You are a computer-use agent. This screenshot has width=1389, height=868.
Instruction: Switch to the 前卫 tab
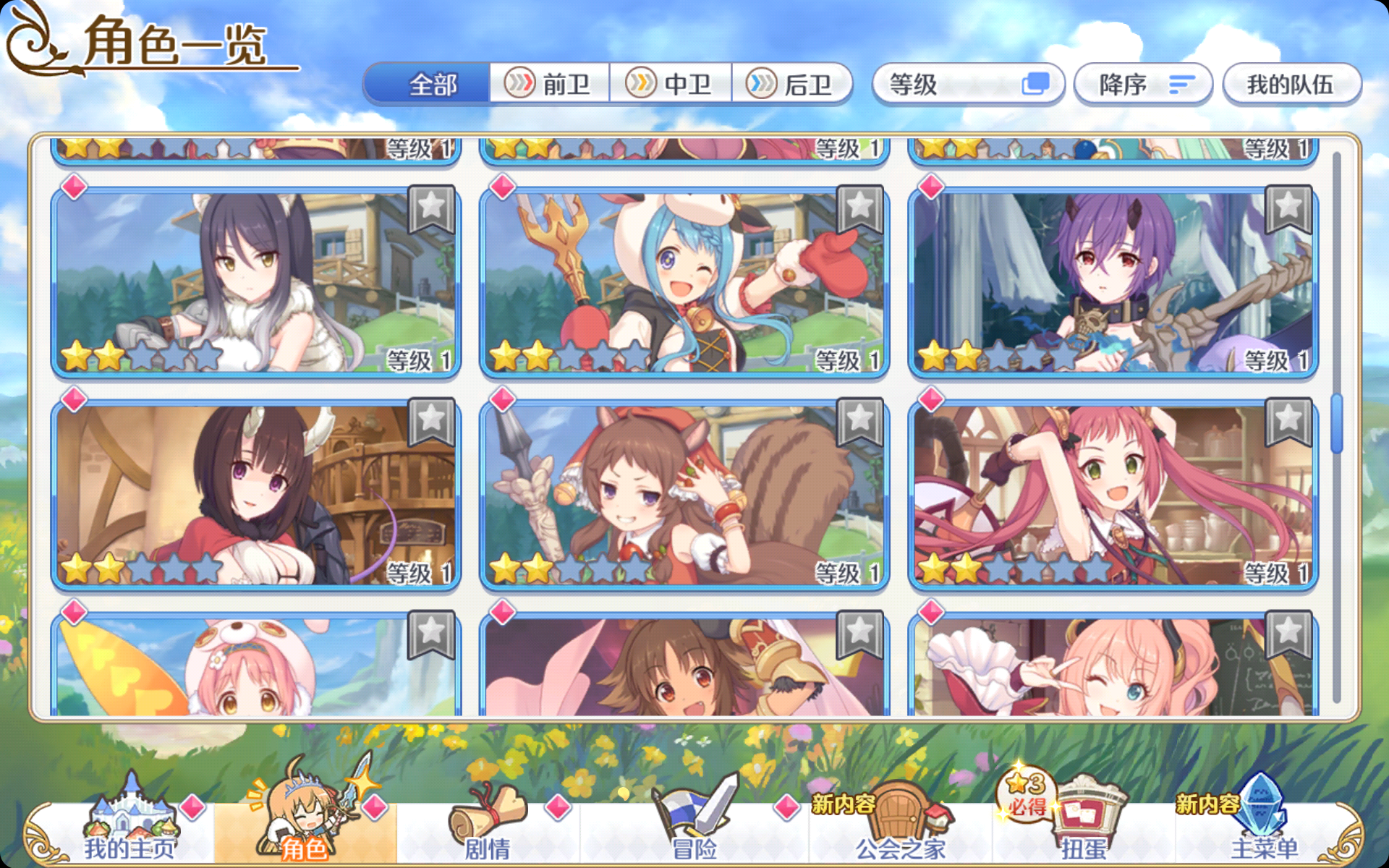(x=550, y=85)
